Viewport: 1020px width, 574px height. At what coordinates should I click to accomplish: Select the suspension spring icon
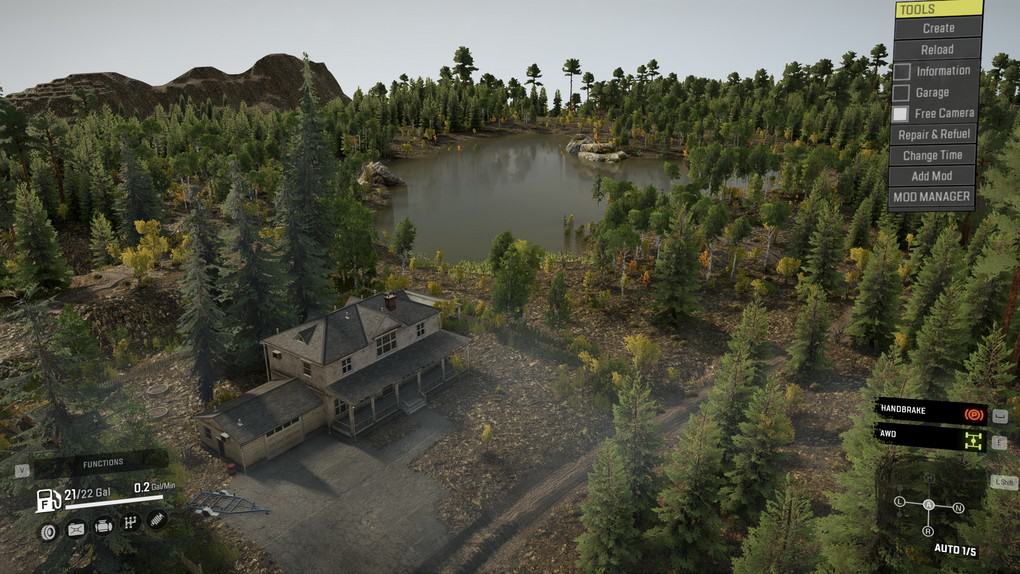click(x=157, y=519)
